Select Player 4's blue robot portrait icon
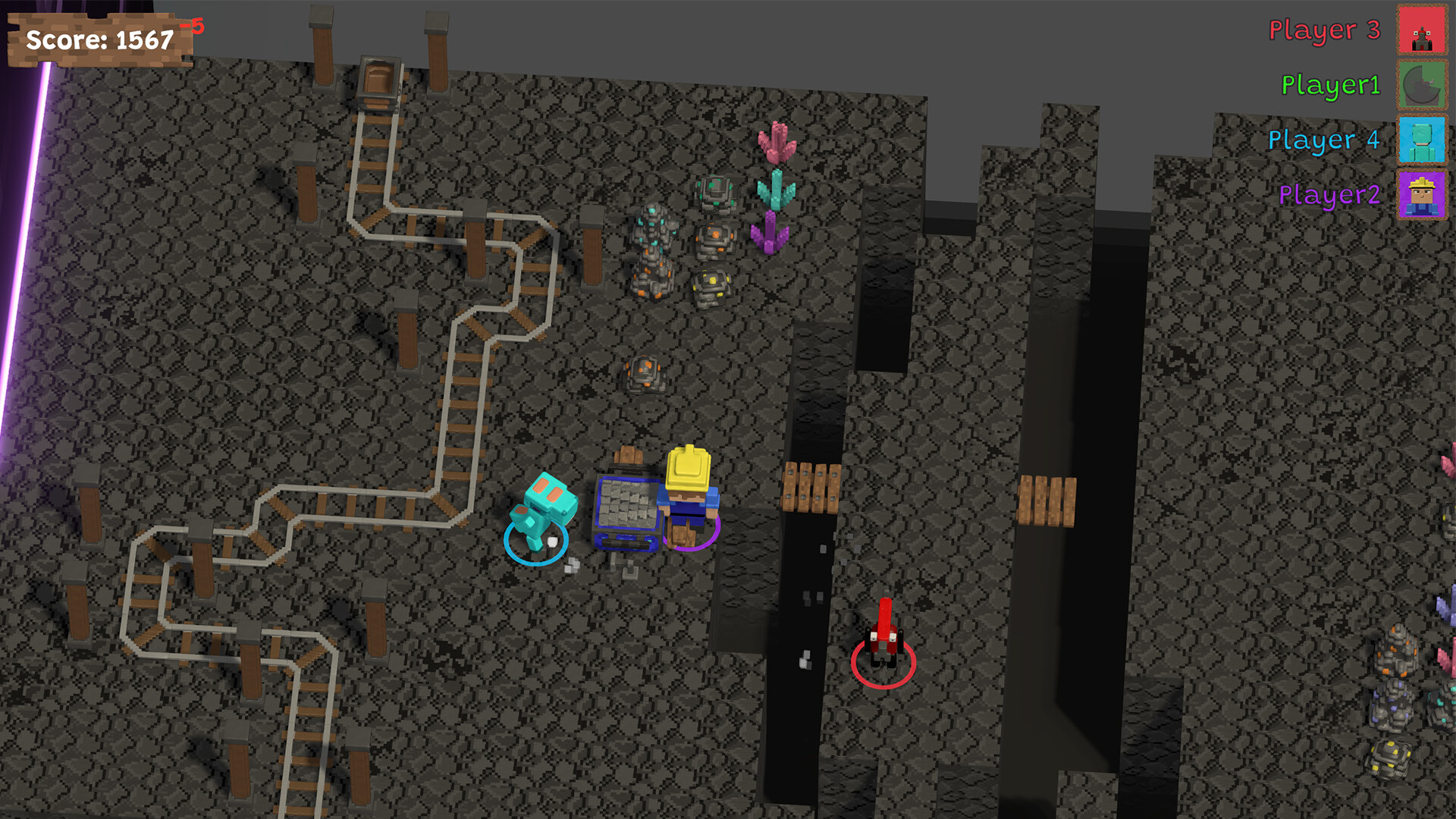The width and height of the screenshot is (1456, 819). (x=1421, y=141)
